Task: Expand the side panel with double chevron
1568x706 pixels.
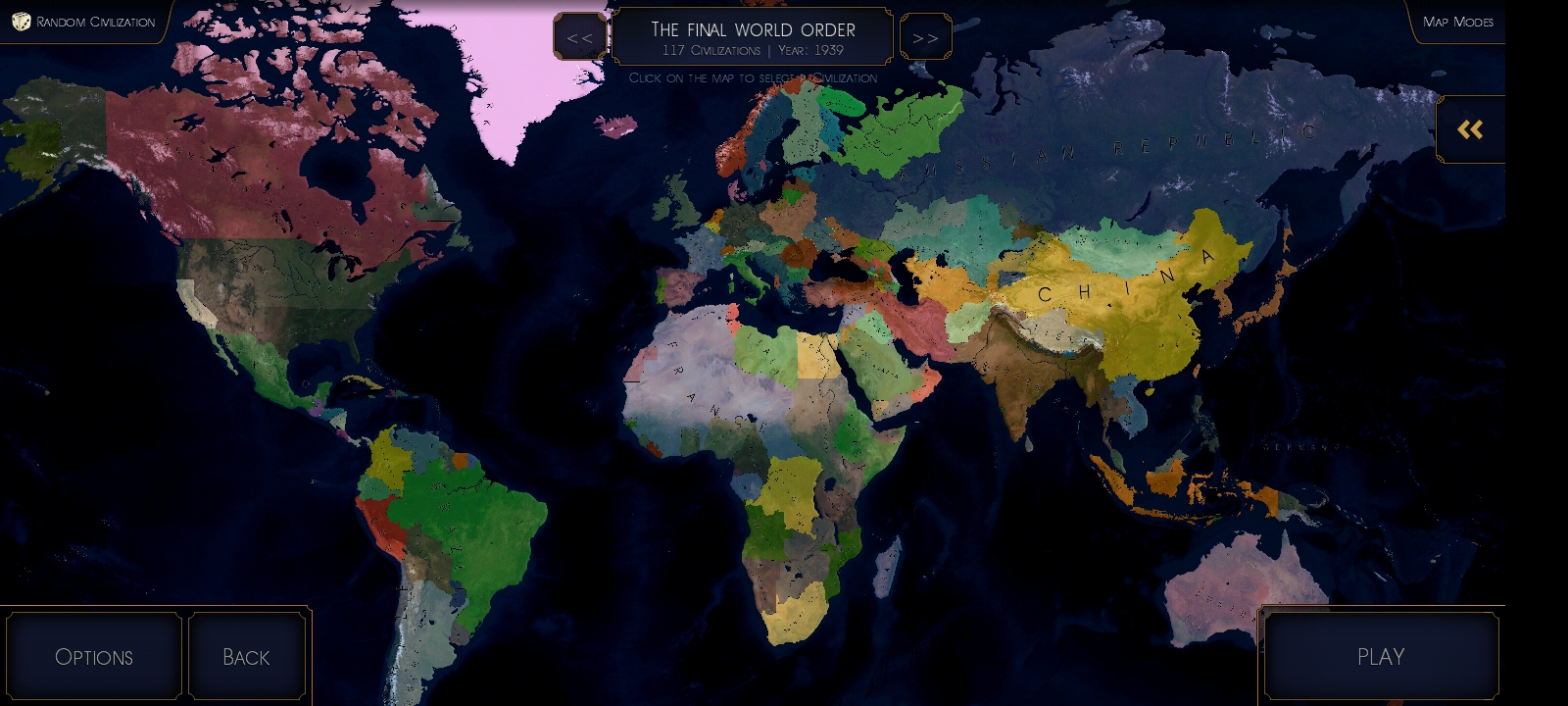Action: [x=1470, y=129]
